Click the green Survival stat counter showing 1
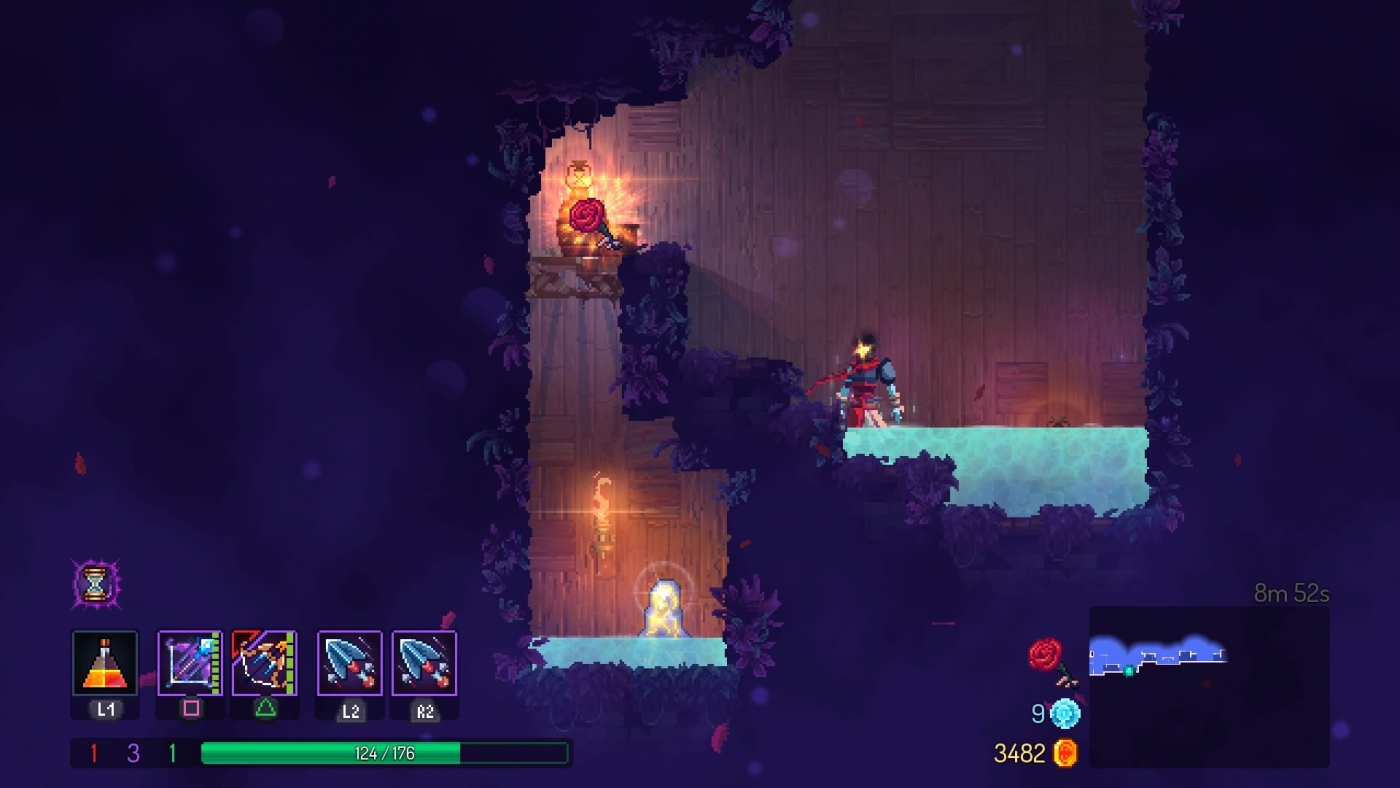This screenshot has height=788, width=1400. 172,752
